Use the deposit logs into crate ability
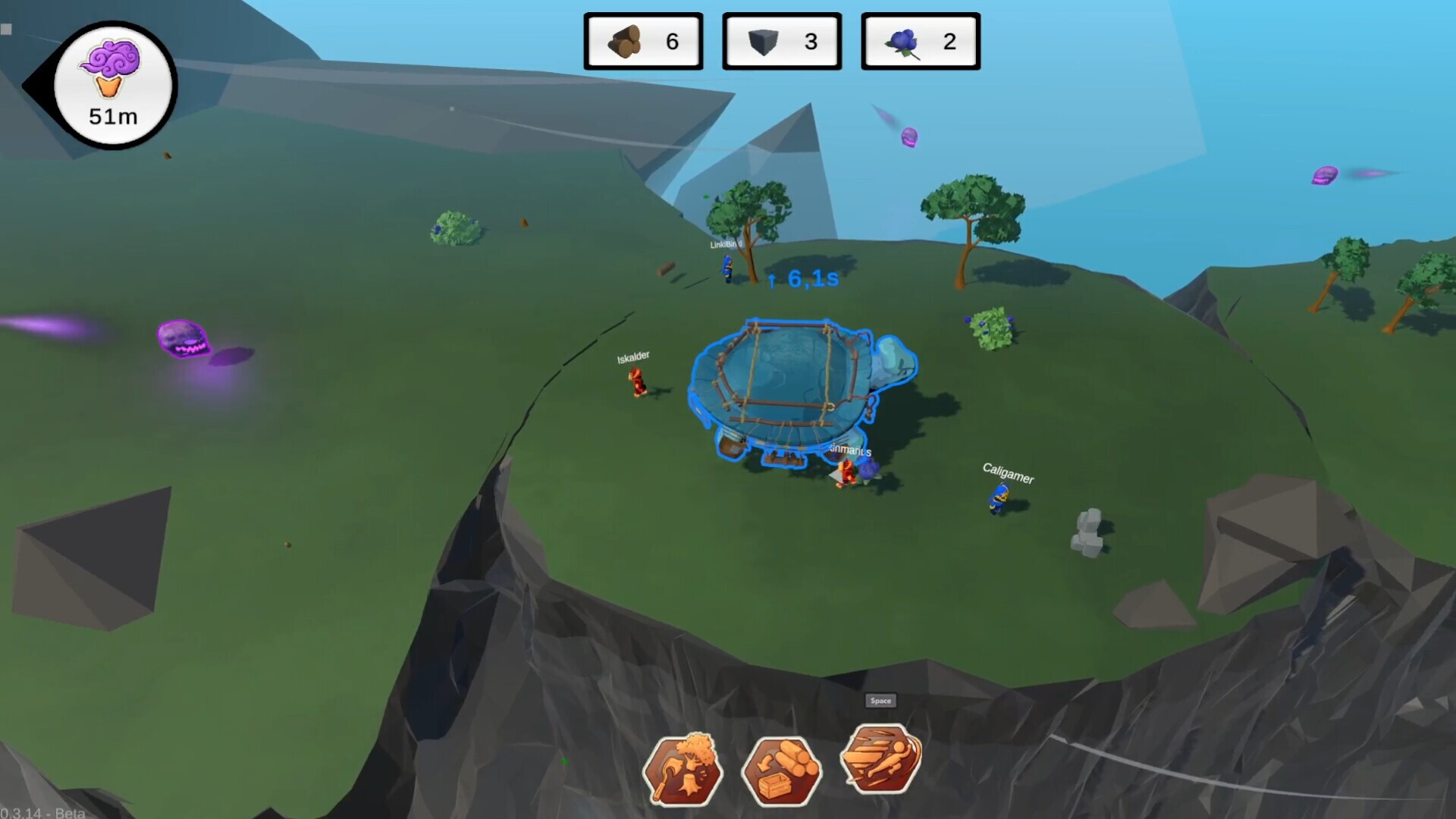 click(781, 770)
